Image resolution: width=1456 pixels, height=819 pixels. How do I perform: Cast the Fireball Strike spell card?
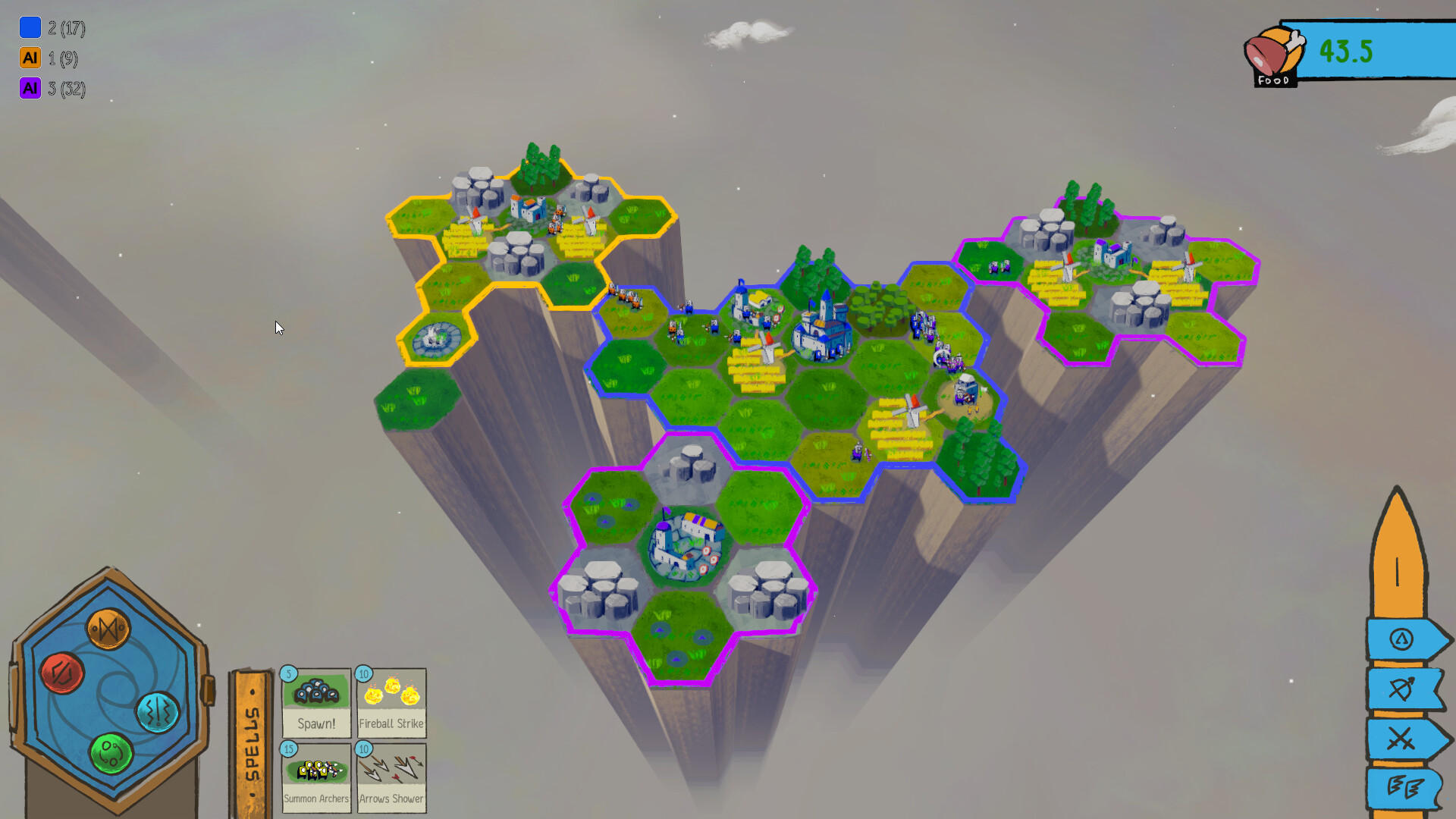point(391,702)
